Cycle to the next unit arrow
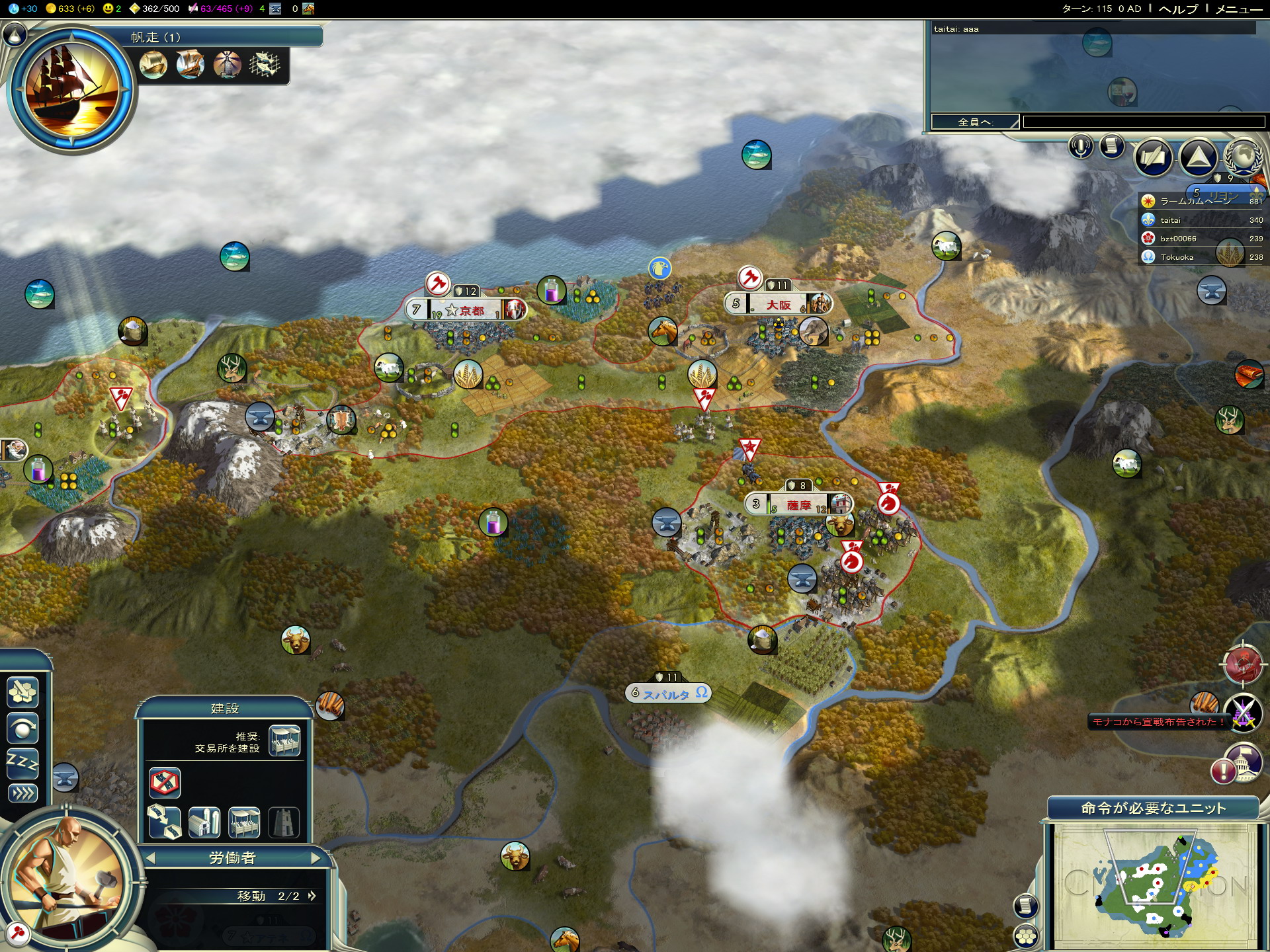 (x=316, y=858)
